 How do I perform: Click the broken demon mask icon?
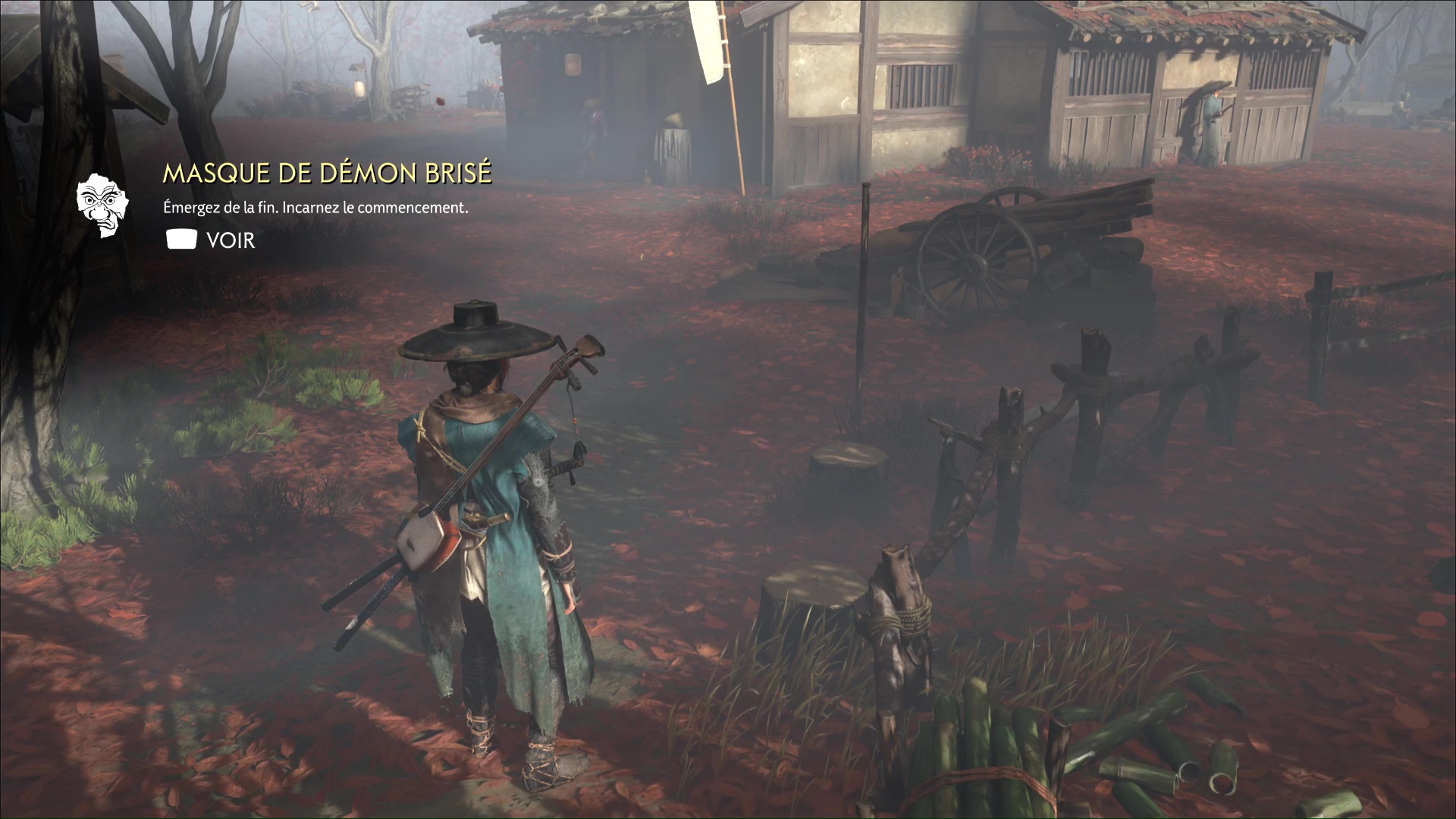pyautogui.click(x=102, y=205)
